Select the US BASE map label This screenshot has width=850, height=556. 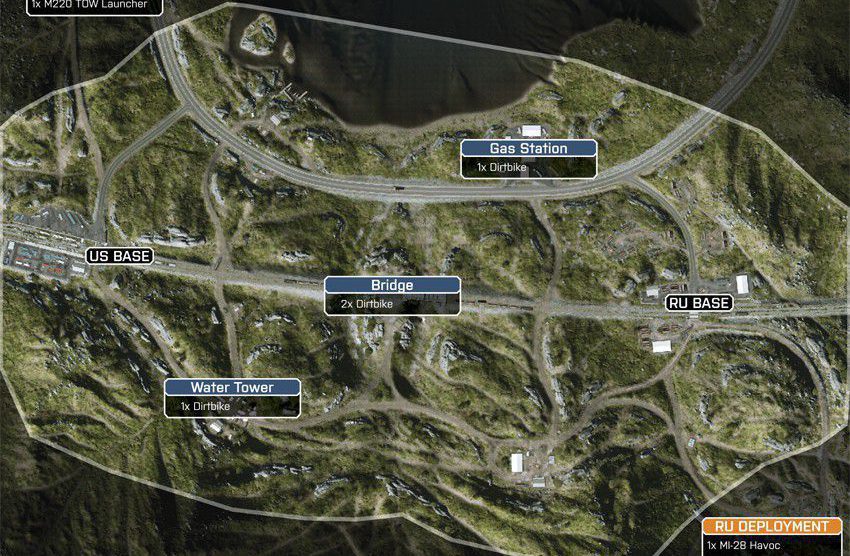pos(120,257)
